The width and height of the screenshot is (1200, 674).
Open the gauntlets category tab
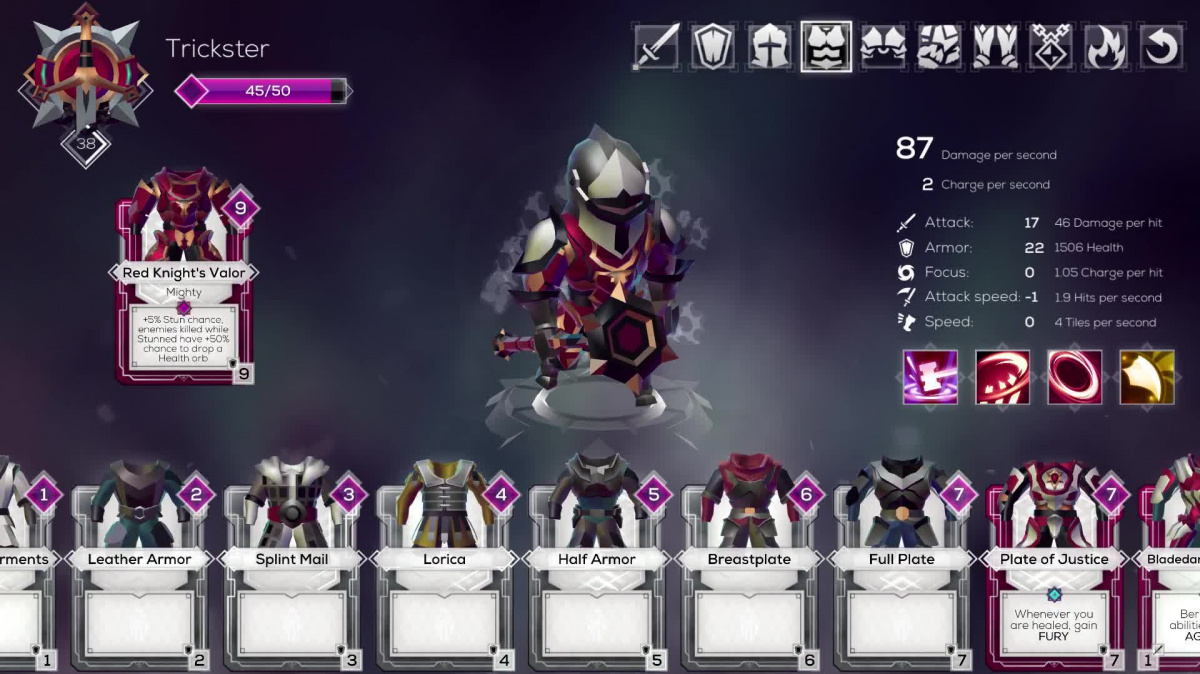point(939,47)
